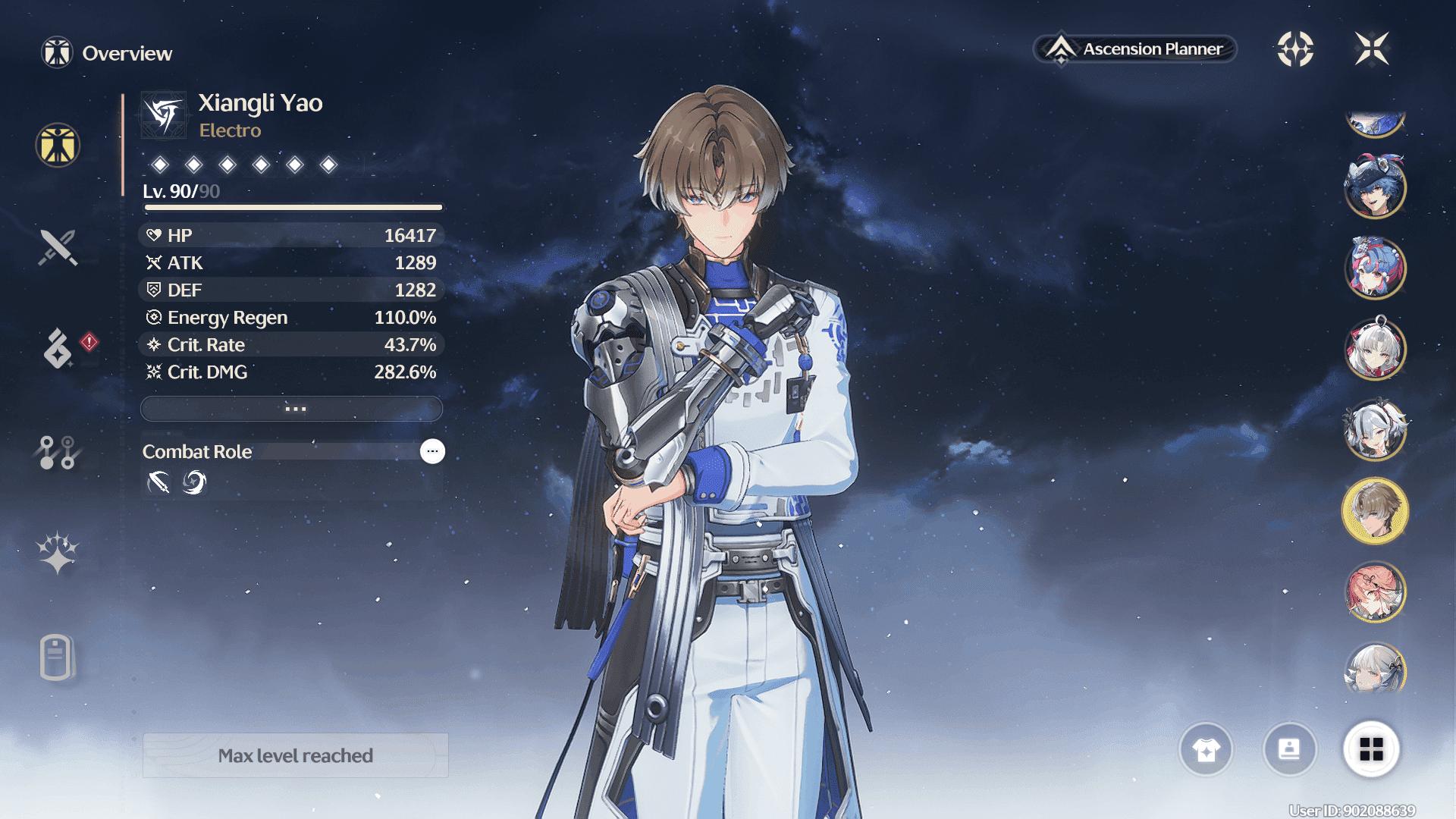Toggle the four-square grid view button
This screenshot has width=1456, height=819.
click(x=1371, y=750)
